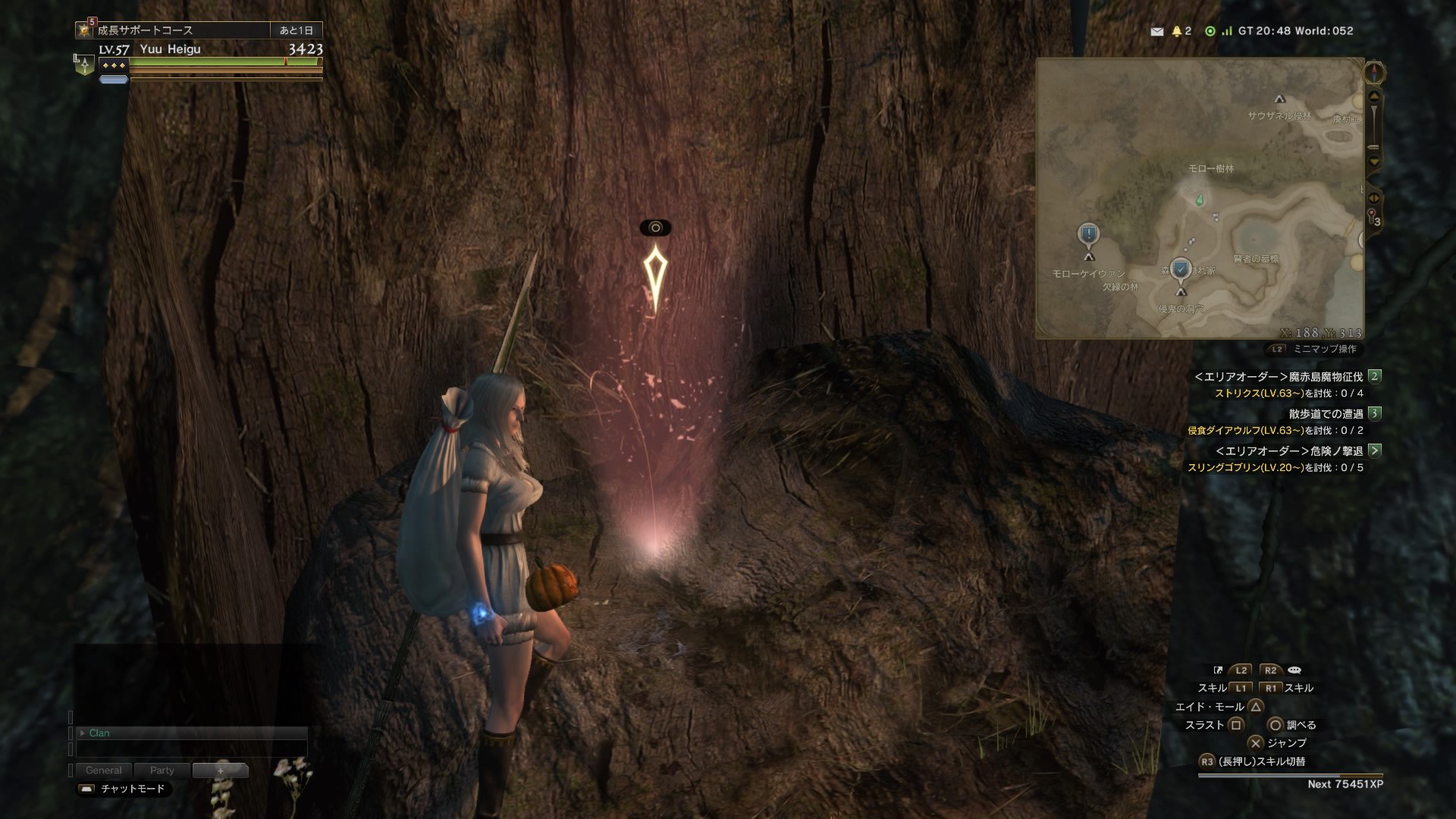Screen dimensions: 1456x819
Task: Select the blue exclamation quest marker on minimap
Action: 1088,234
